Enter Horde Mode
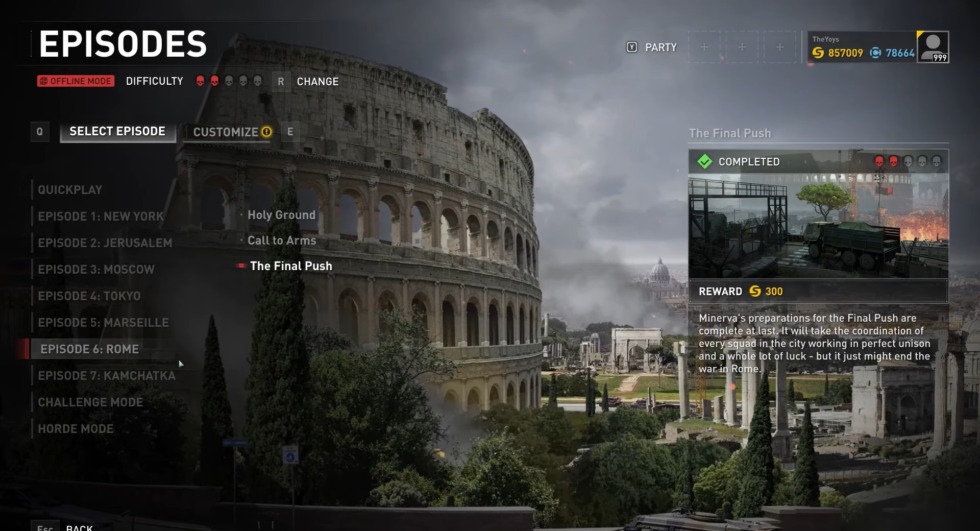980x531 pixels. click(x=76, y=429)
